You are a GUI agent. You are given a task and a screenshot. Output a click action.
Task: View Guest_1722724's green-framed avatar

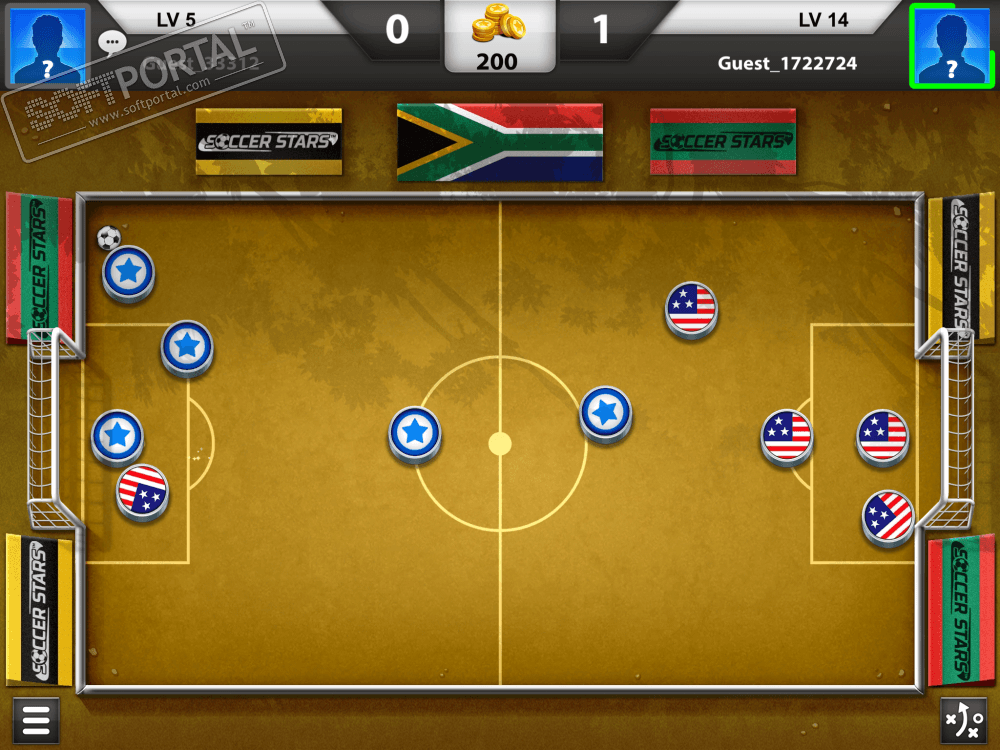click(x=950, y=45)
